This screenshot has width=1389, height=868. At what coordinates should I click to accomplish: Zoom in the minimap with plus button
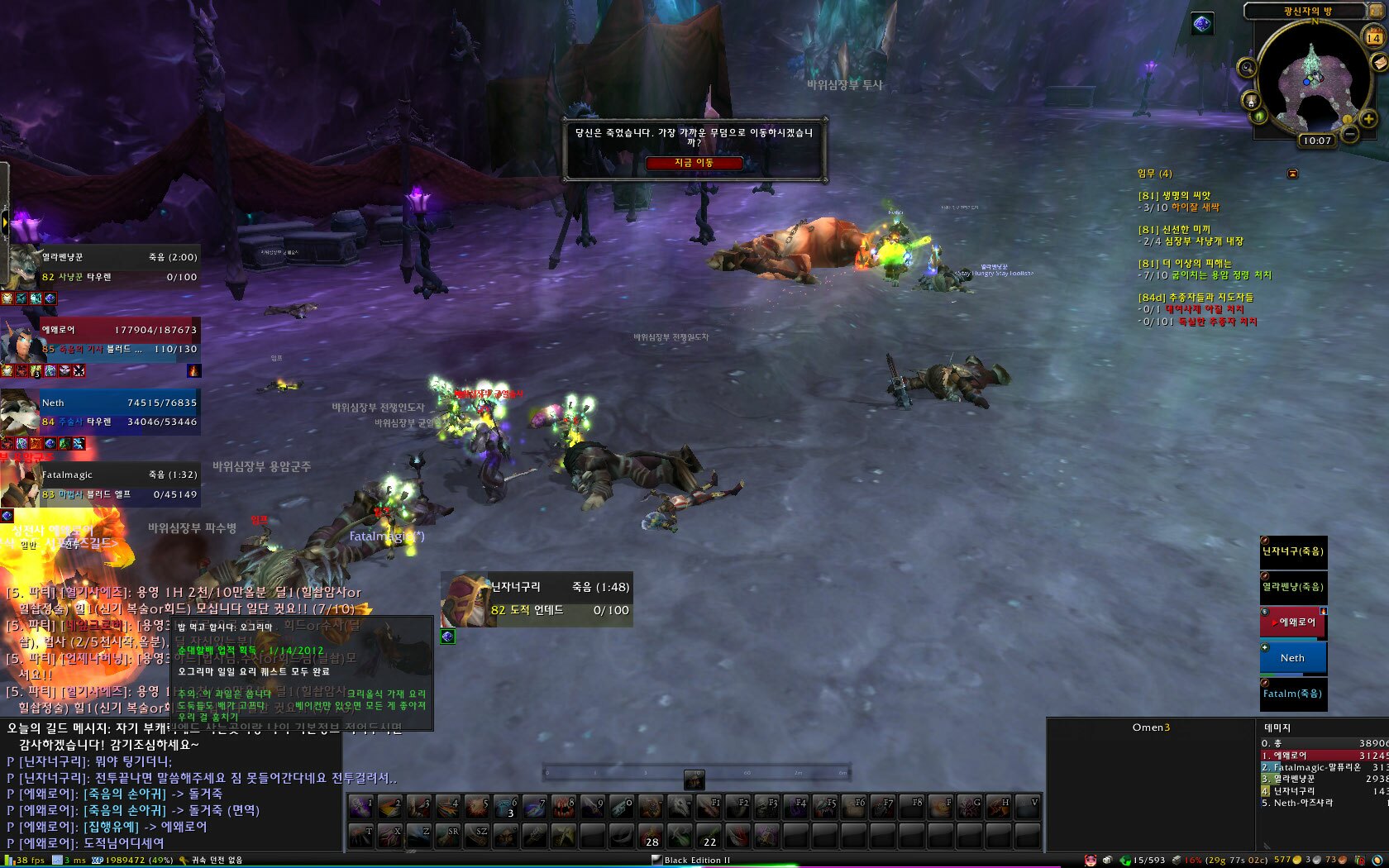(1368, 119)
